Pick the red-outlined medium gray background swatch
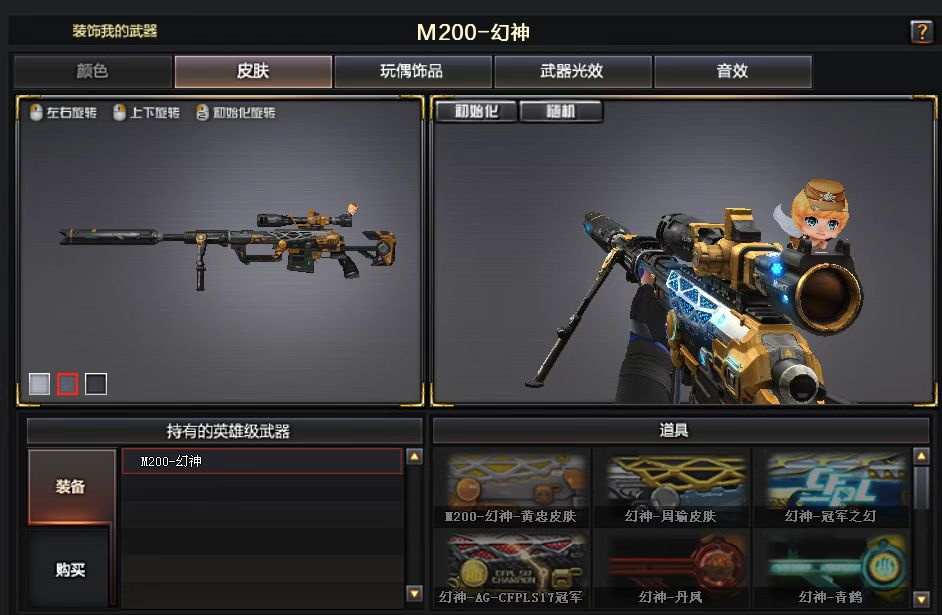942x615 pixels. [67, 384]
